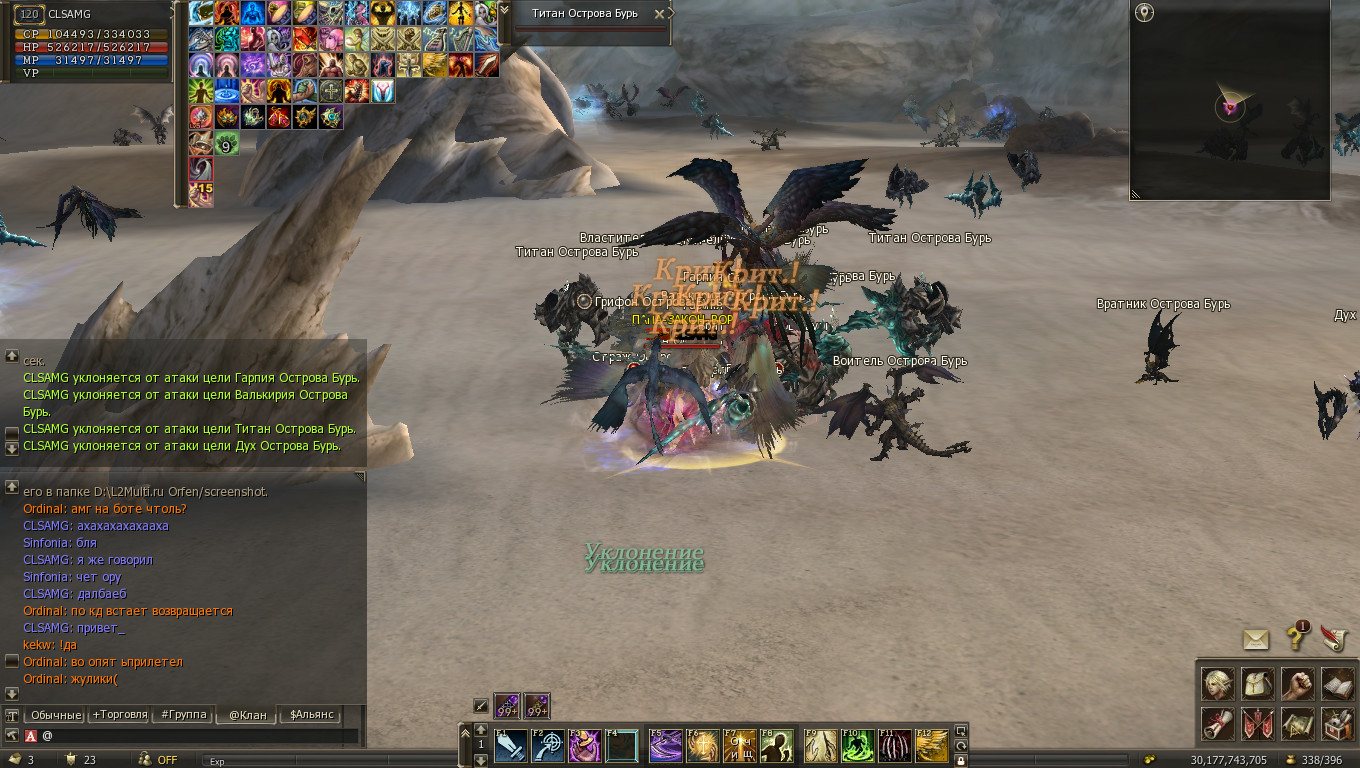Image resolution: width=1360 pixels, height=768 pixels.
Task: Open the actions fist icon
Action: coord(1297,684)
